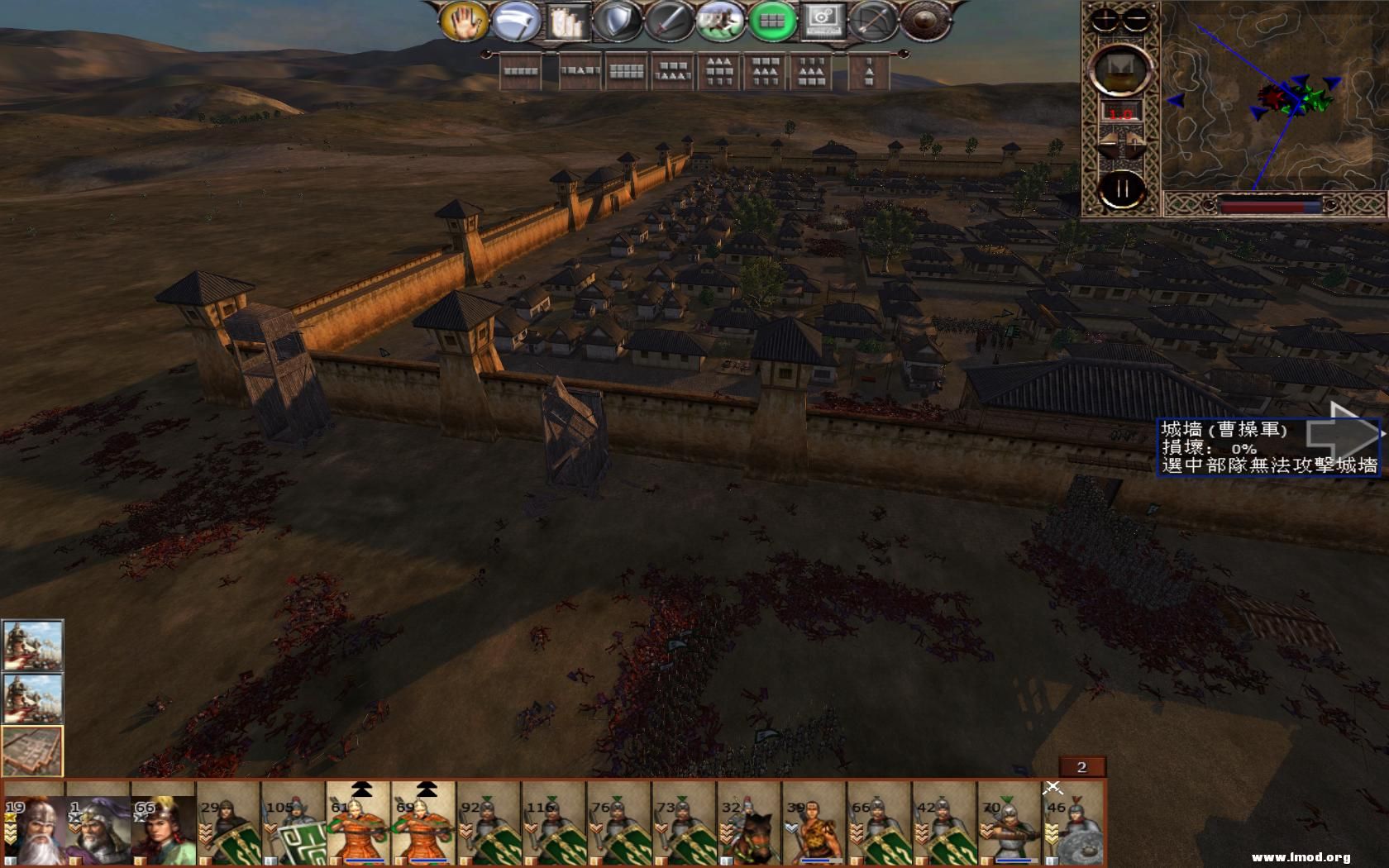Zoom out the minimap with the minus button
The image size is (1389, 868).
pos(1135,18)
